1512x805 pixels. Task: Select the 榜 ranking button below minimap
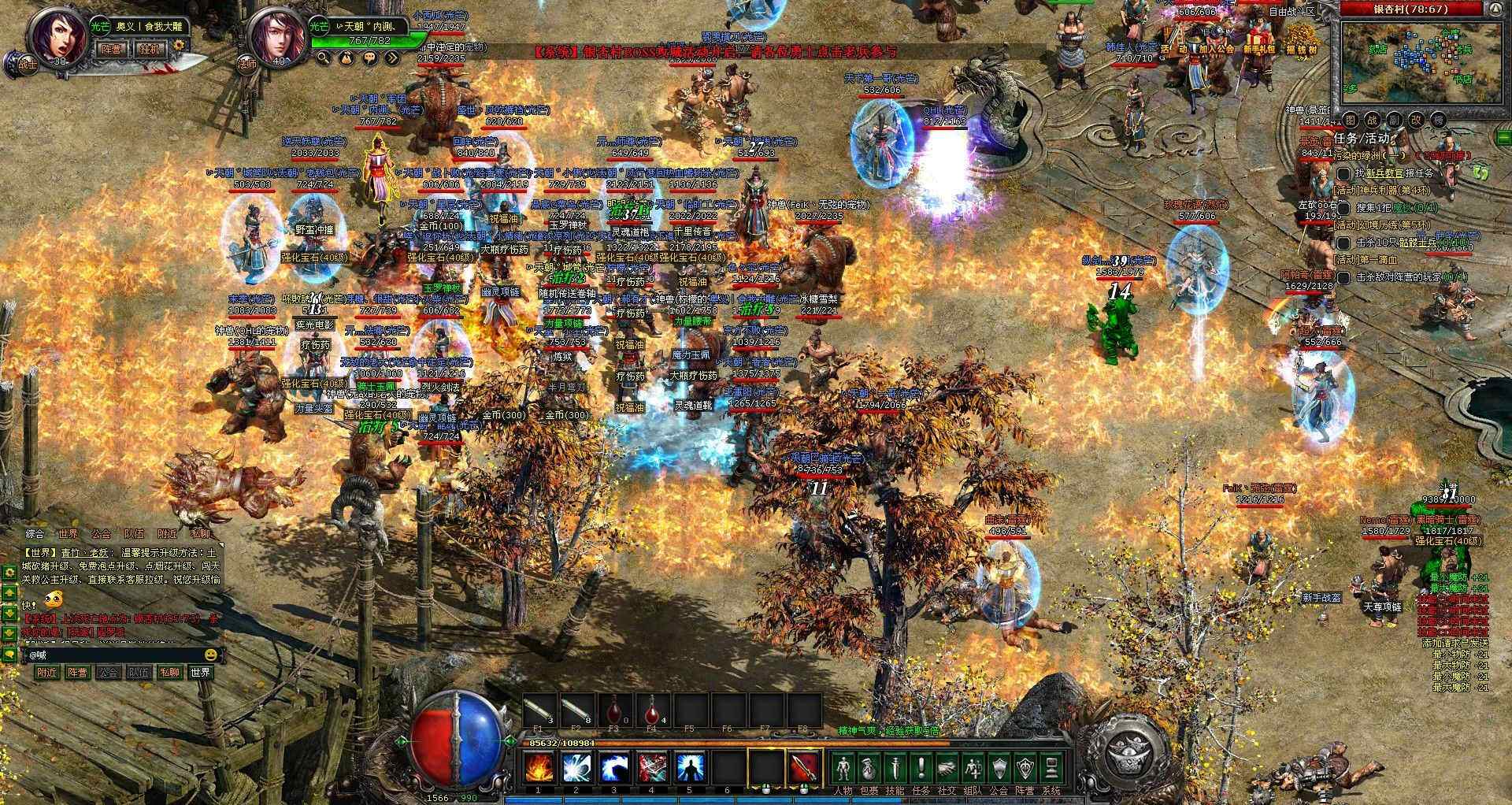1438,120
